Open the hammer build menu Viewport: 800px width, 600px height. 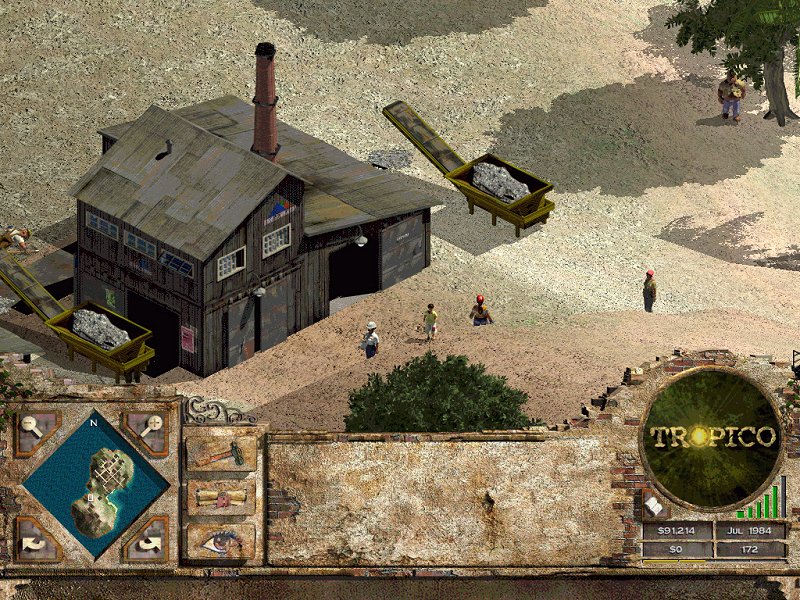click(x=221, y=453)
